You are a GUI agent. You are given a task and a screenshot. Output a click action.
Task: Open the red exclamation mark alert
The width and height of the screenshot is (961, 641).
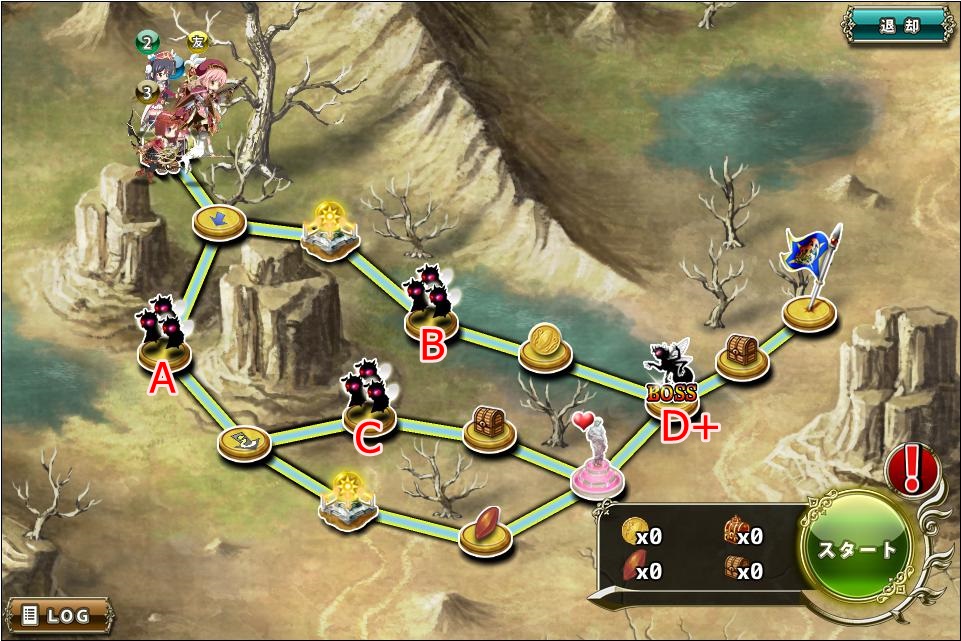point(911,470)
